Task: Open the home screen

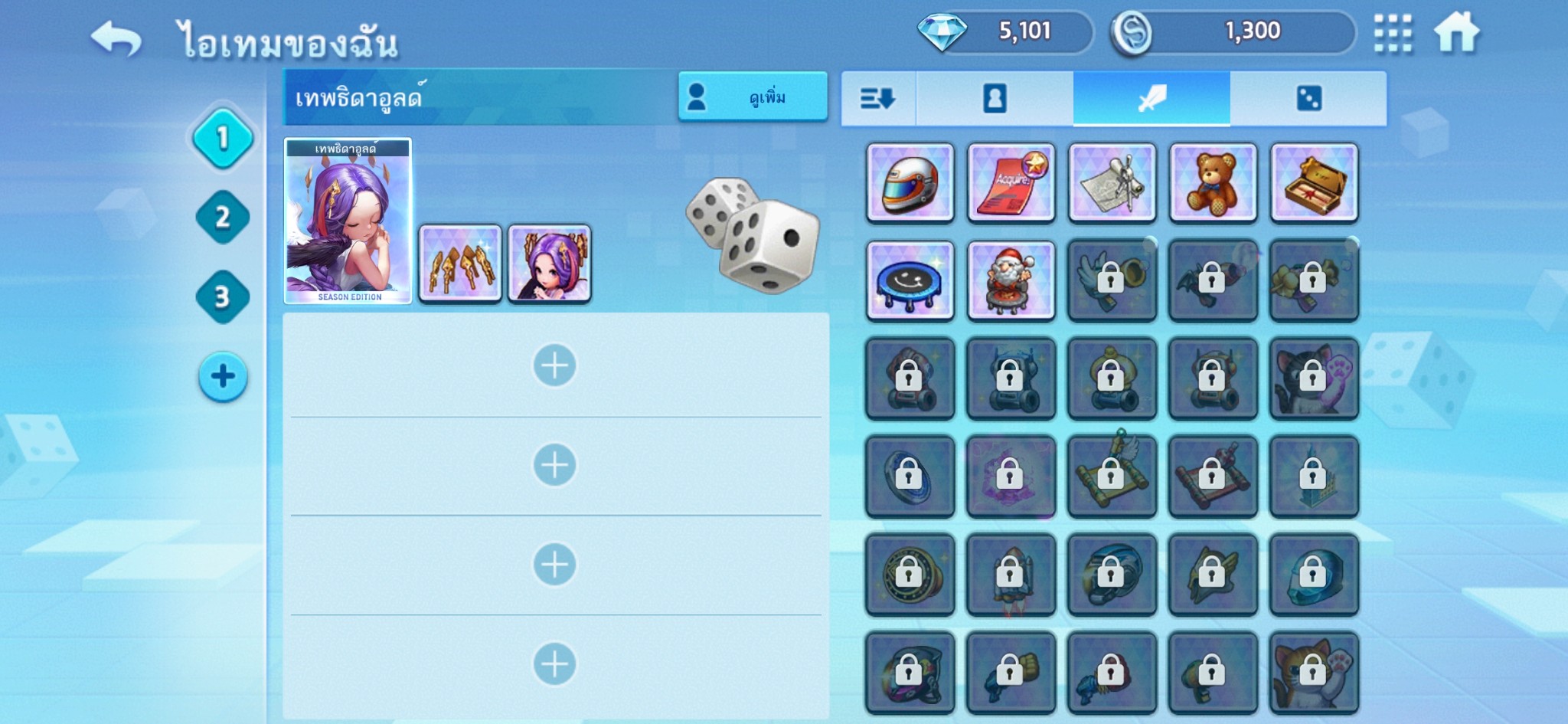Action: click(1456, 34)
